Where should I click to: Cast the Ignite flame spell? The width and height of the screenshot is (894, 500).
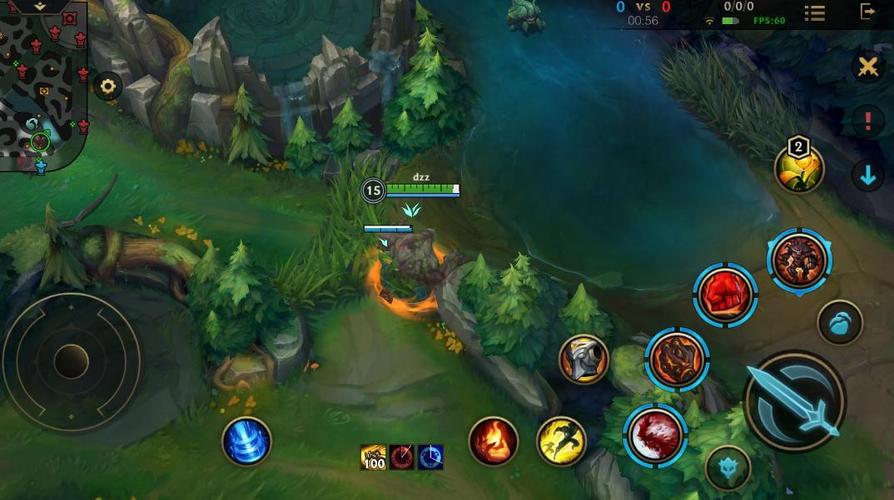tap(494, 441)
